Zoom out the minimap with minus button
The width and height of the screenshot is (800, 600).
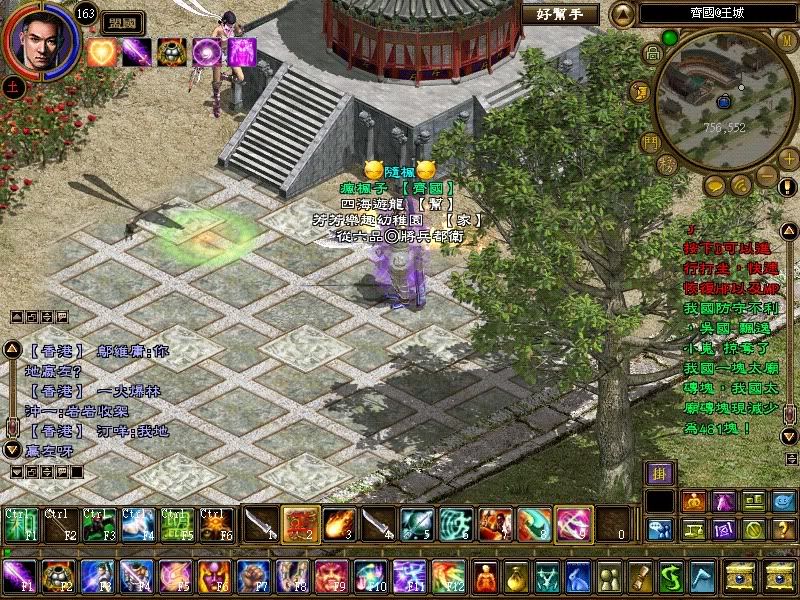point(768,177)
